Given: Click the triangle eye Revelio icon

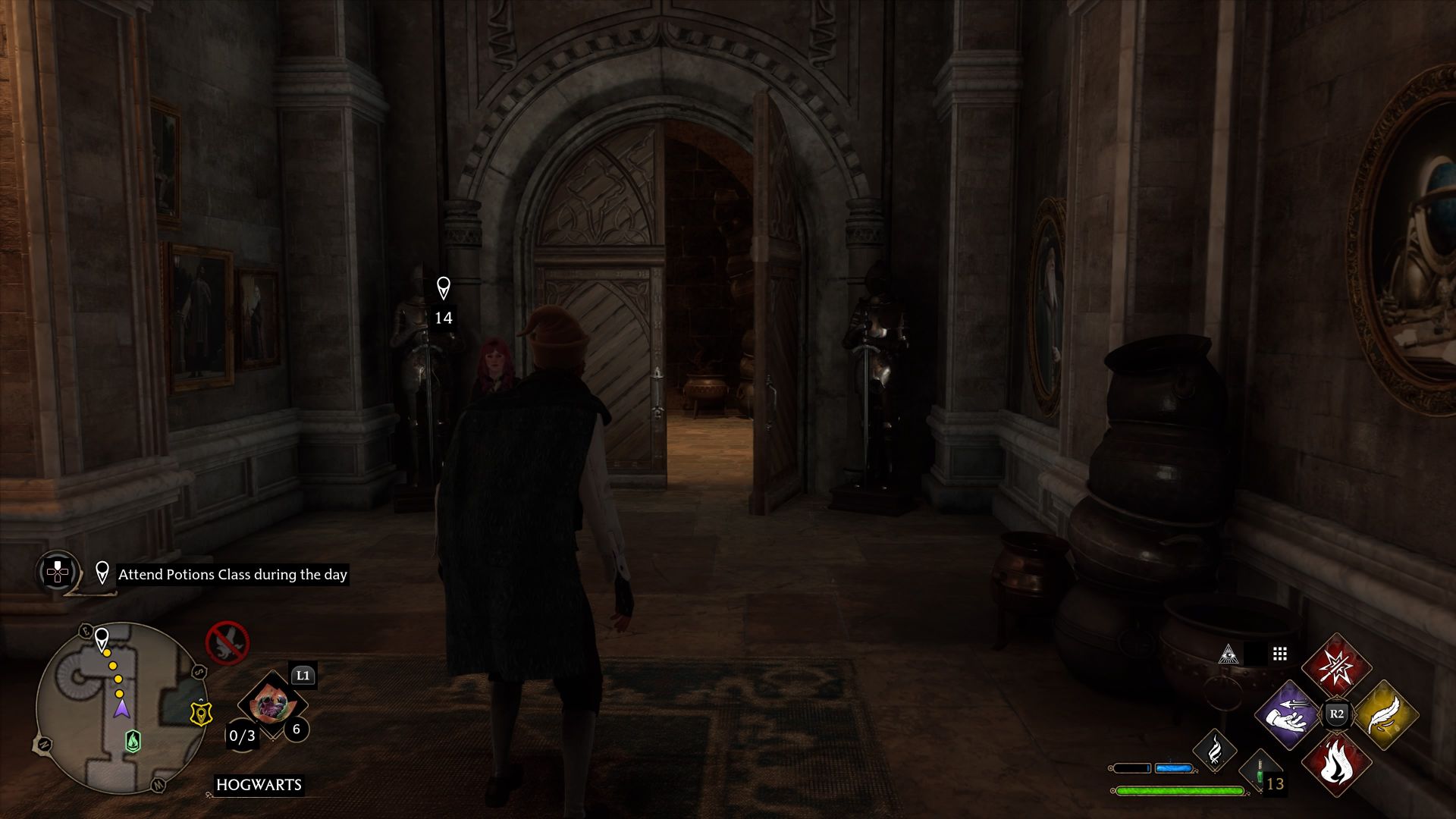Looking at the screenshot, I should pyautogui.click(x=1228, y=654).
